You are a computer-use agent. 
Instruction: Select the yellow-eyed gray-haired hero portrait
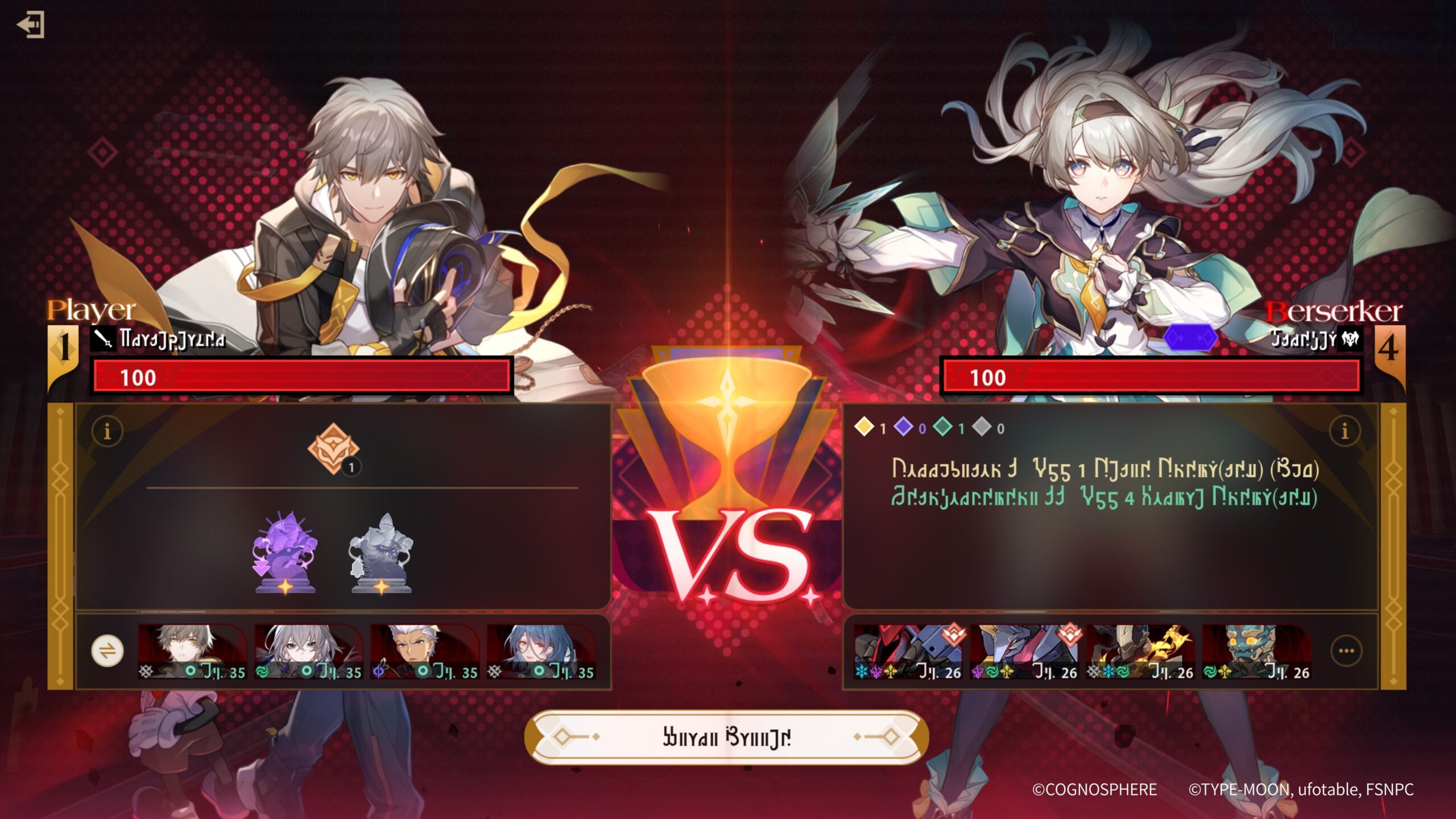point(192,652)
